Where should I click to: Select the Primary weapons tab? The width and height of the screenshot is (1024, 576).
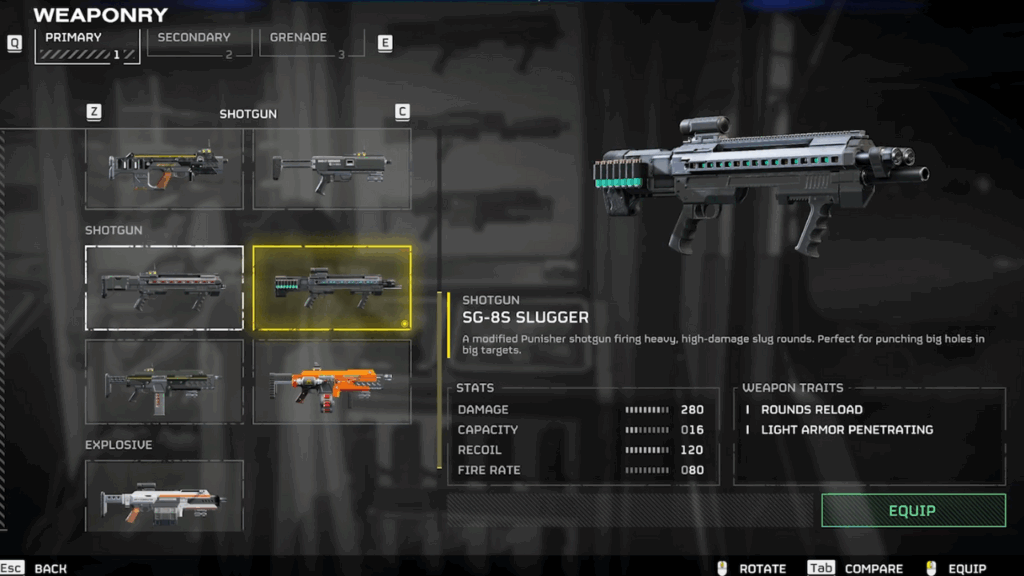pyautogui.click(x=87, y=45)
